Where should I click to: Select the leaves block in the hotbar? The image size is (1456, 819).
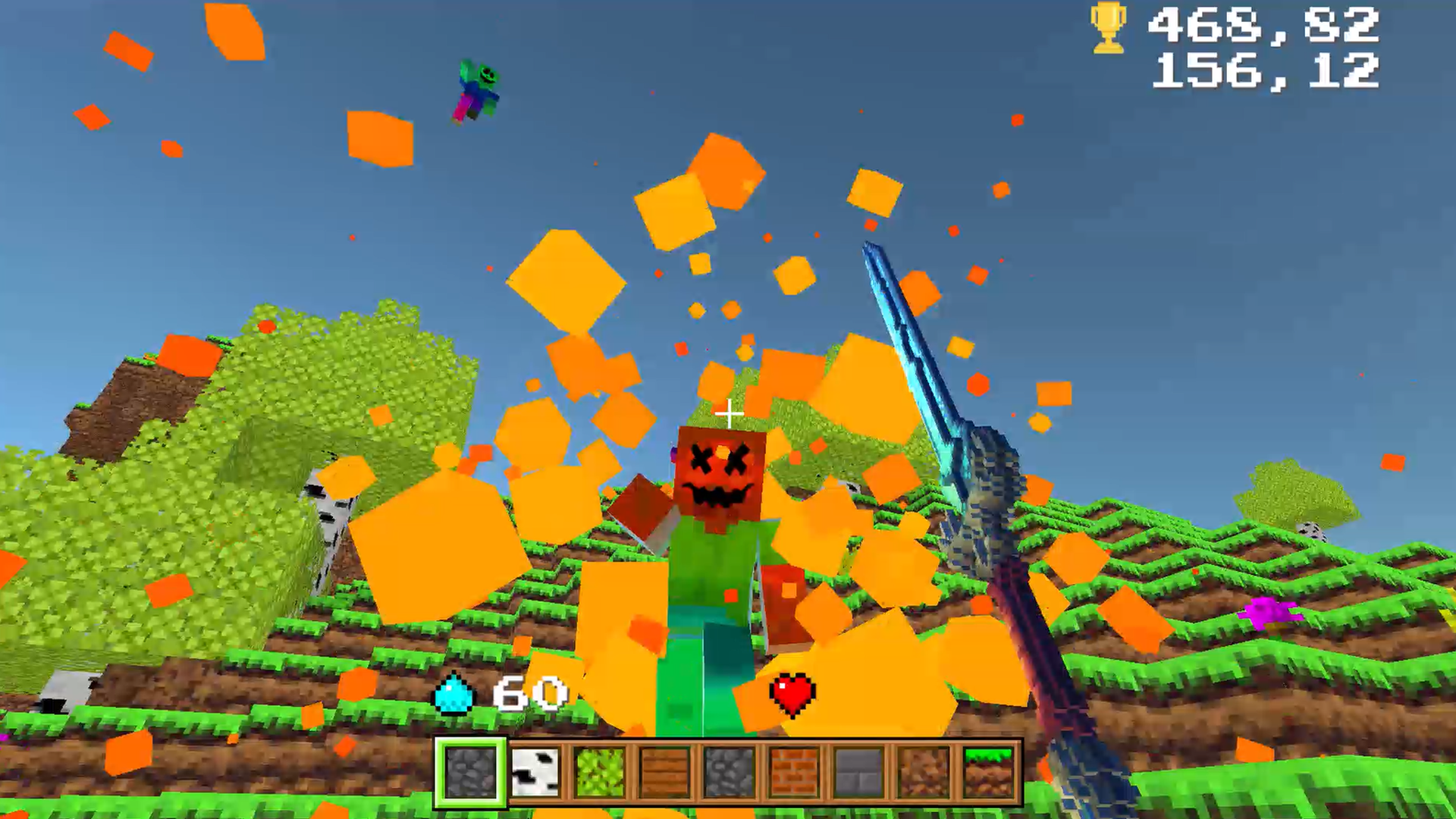pyautogui.click(x=598, y=772)
